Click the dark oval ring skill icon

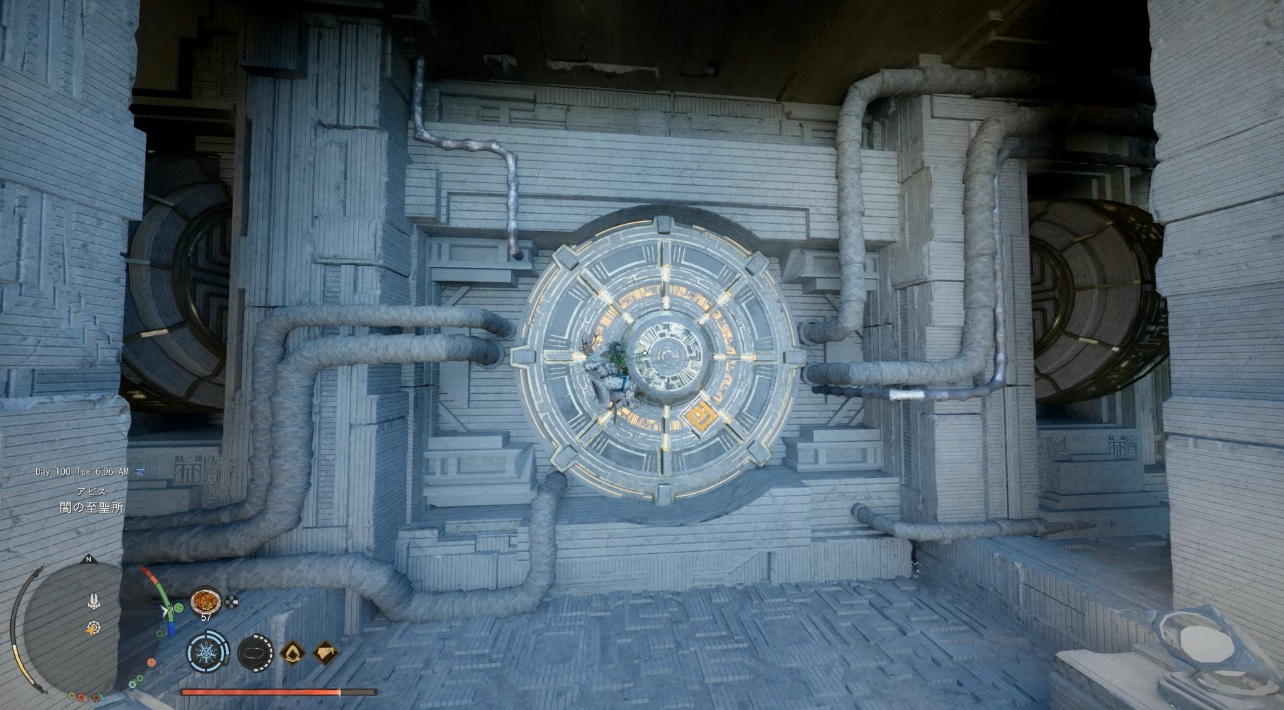(255, 652)
